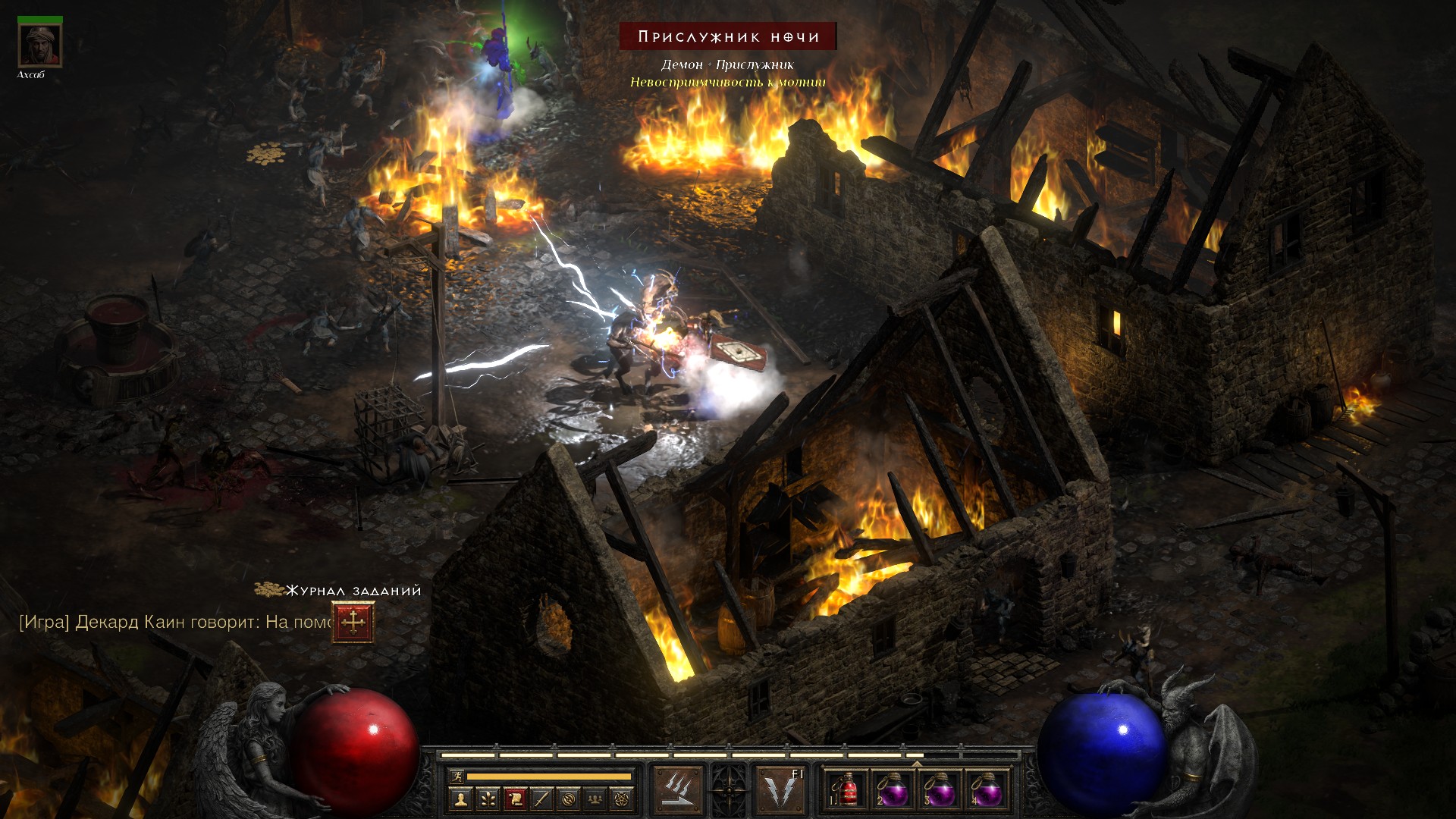Screen dimensions: 1456x819
Task: Toggle the run/walk icon
Action: coord(457,776)
